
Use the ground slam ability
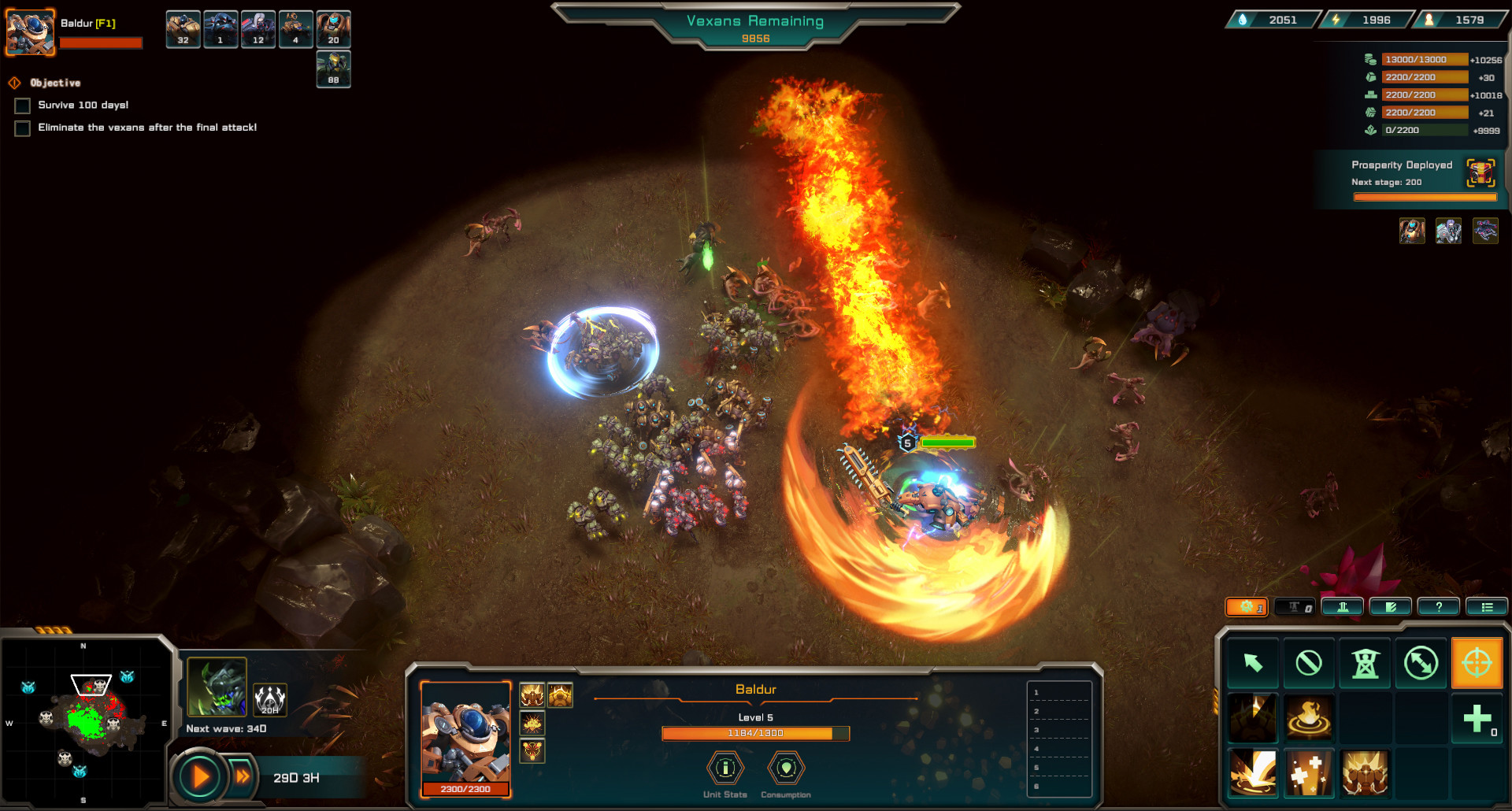(1253, 774)
